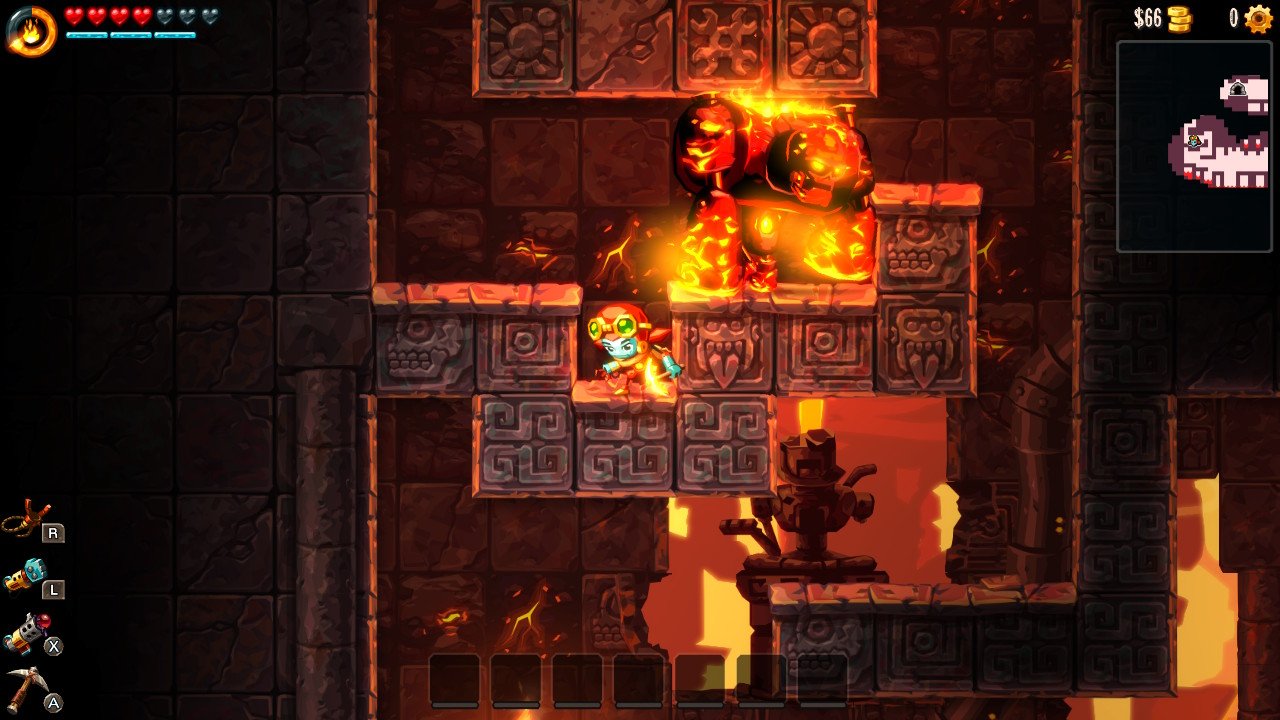1280x720 pixels.
Task: Select the pickaxe tool icon
Action: [x=25, y=687]
